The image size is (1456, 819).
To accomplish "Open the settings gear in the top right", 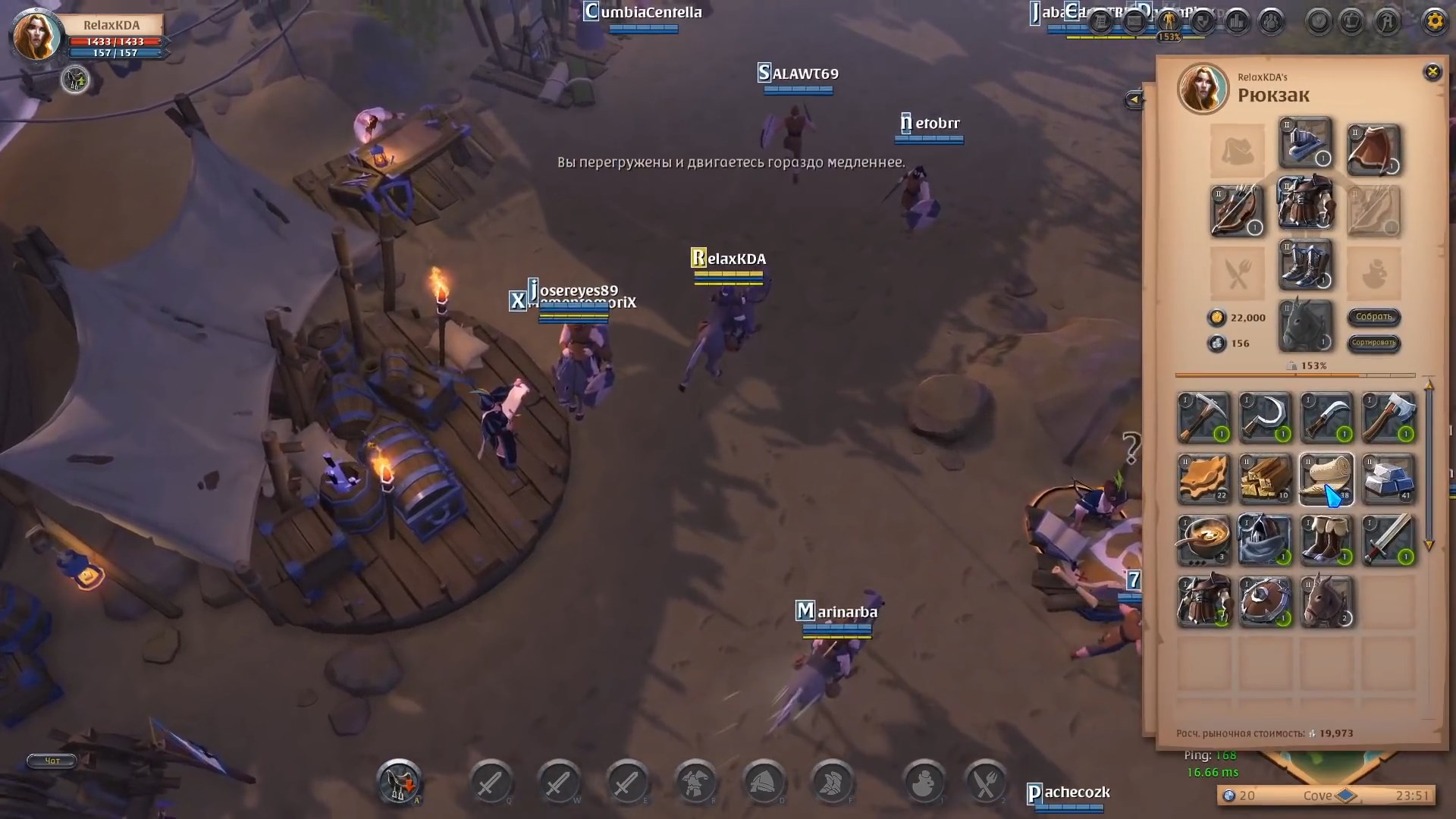I will 1433,21.
